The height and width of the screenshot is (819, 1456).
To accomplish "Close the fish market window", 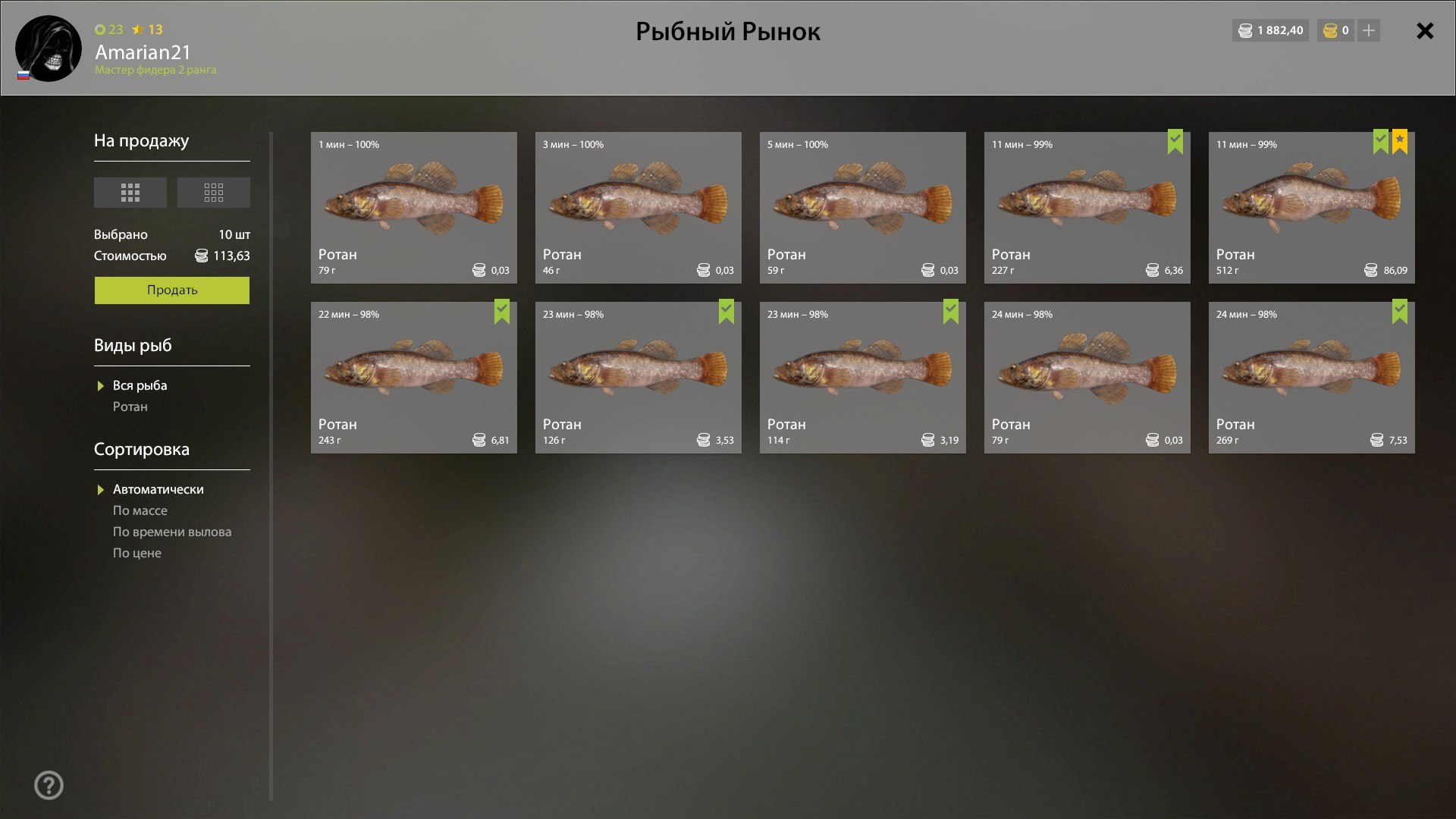I will click(1425, 31).
